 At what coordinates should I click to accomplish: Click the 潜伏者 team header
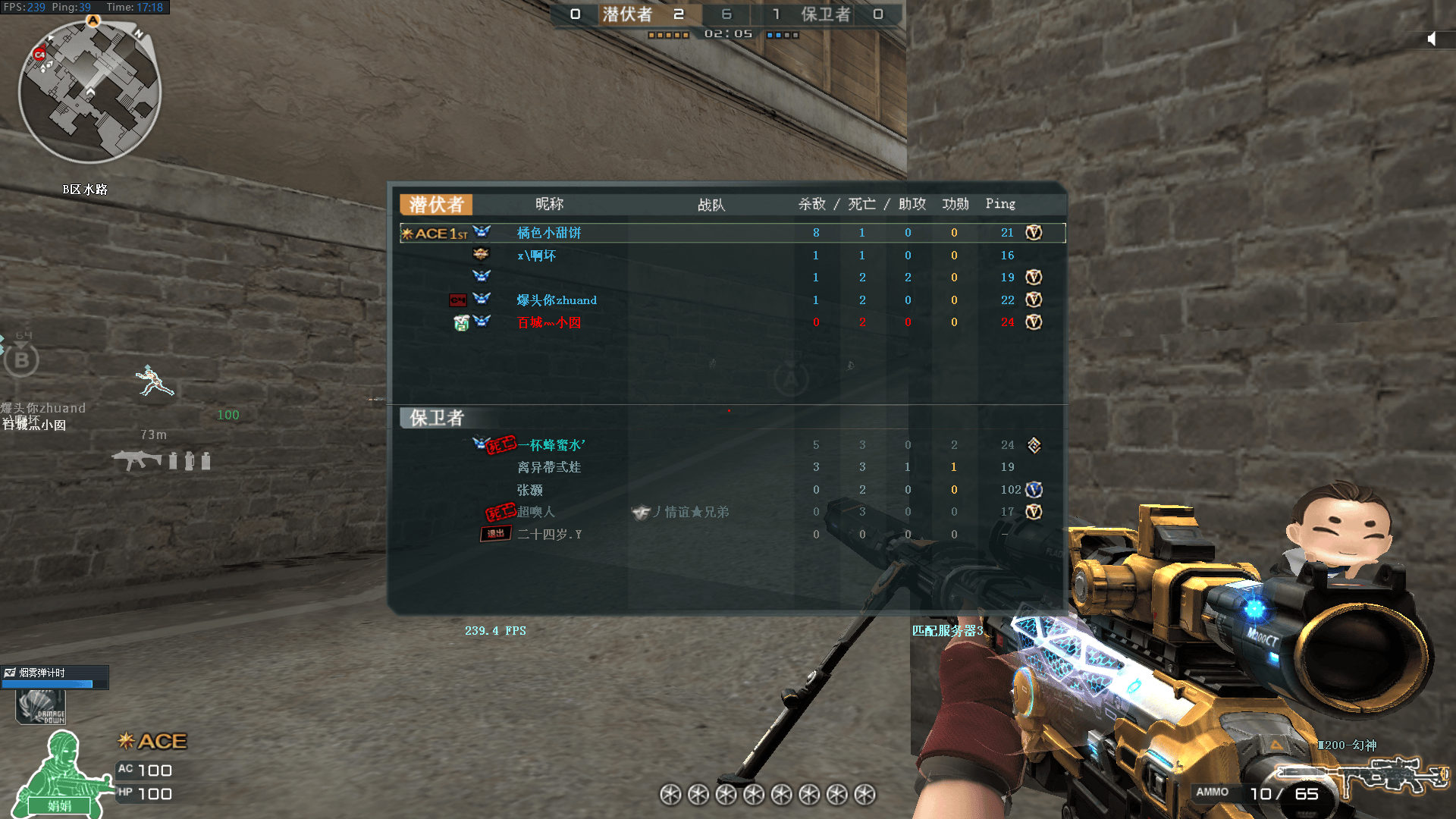tap(436, 204)
